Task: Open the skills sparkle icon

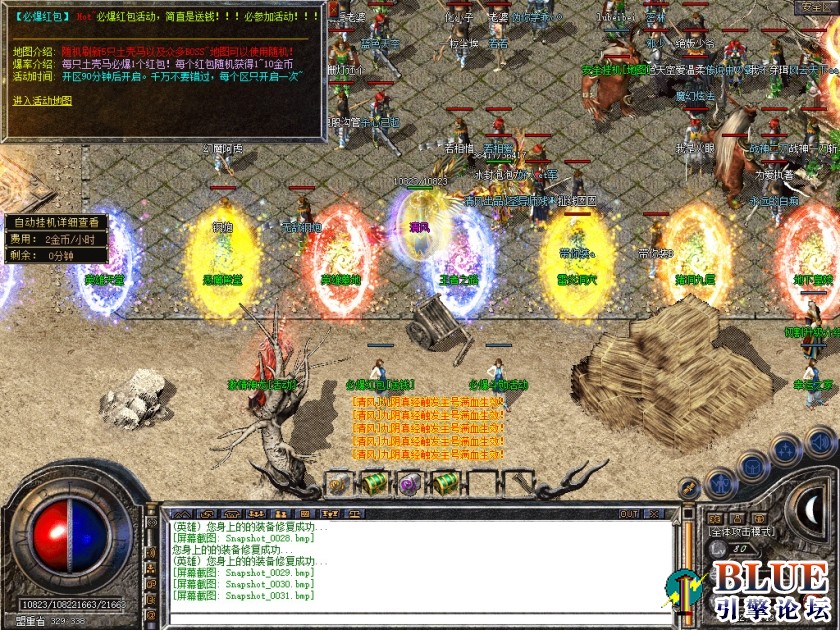Action: pos(786,450)
